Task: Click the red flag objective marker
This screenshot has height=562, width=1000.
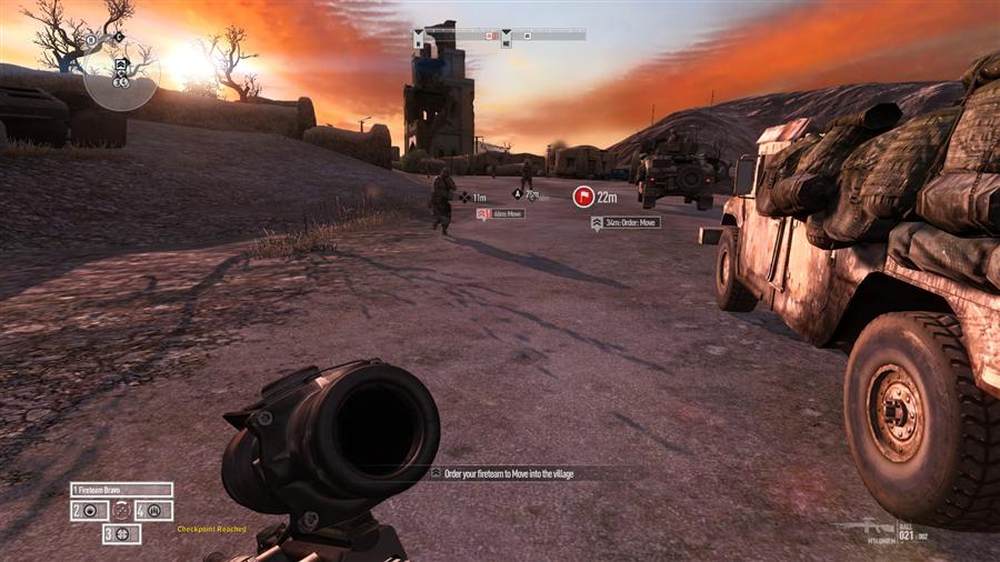Action: click(x=583, y=197)
